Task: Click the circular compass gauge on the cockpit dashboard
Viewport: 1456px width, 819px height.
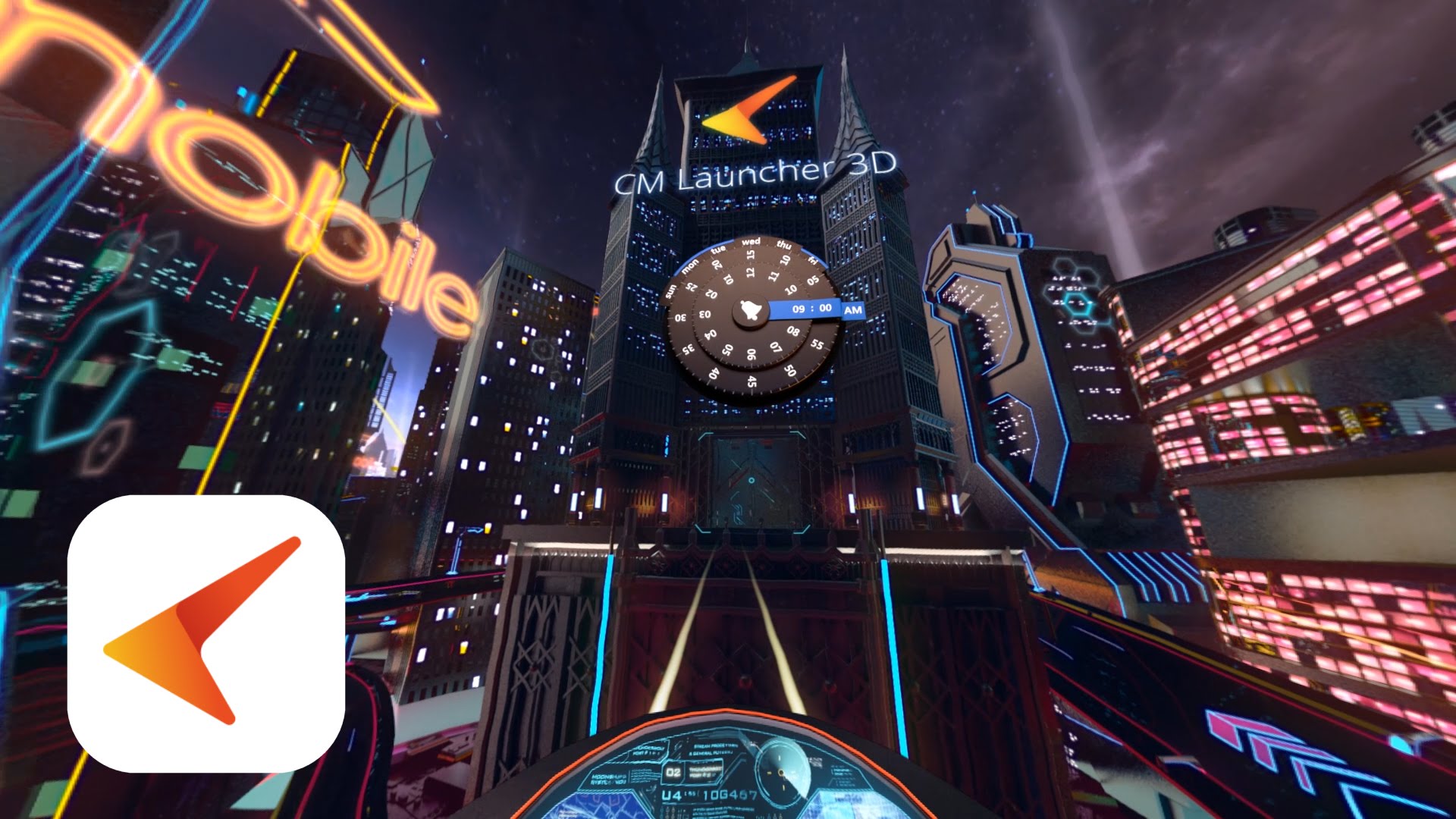Action: point(780,771)
